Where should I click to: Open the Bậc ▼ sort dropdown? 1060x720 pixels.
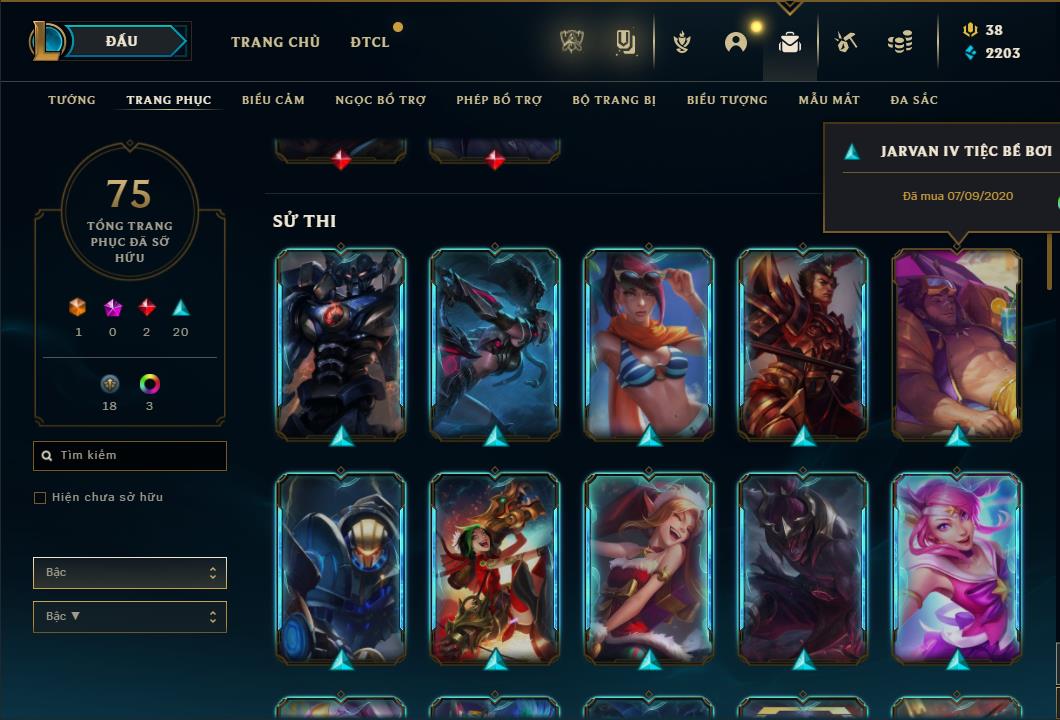pos(130,617)
